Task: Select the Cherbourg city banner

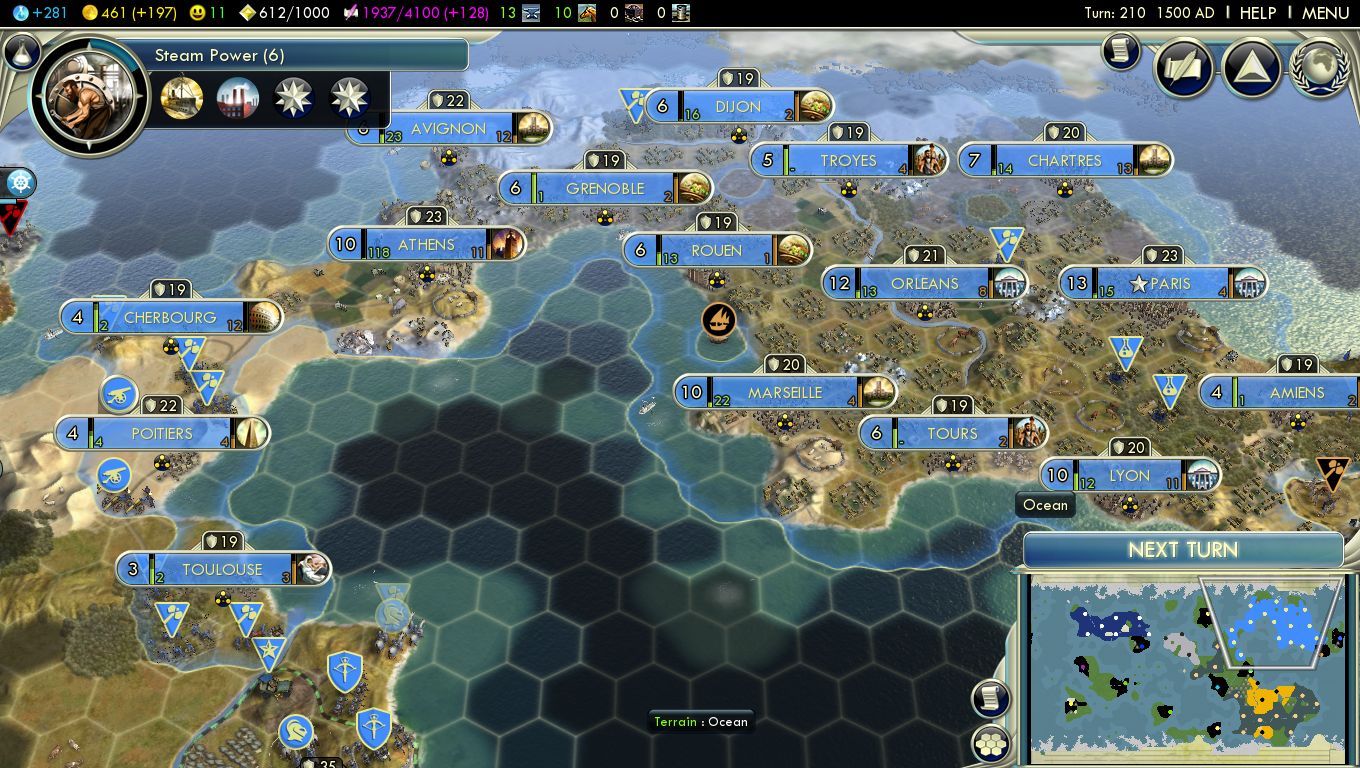Action: [170, 318]
